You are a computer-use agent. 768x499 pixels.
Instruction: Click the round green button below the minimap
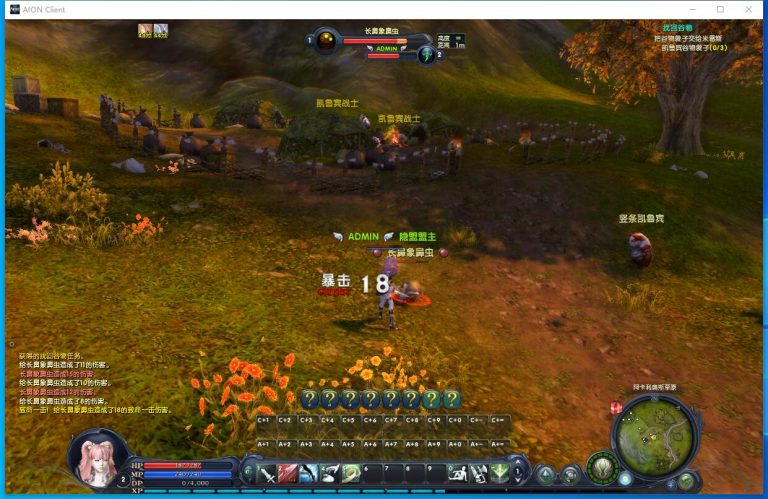685,481
